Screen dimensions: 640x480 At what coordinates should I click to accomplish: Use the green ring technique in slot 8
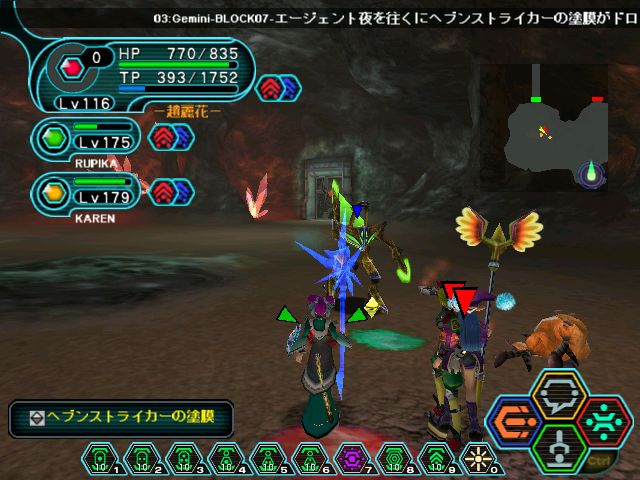click(393, 459)
